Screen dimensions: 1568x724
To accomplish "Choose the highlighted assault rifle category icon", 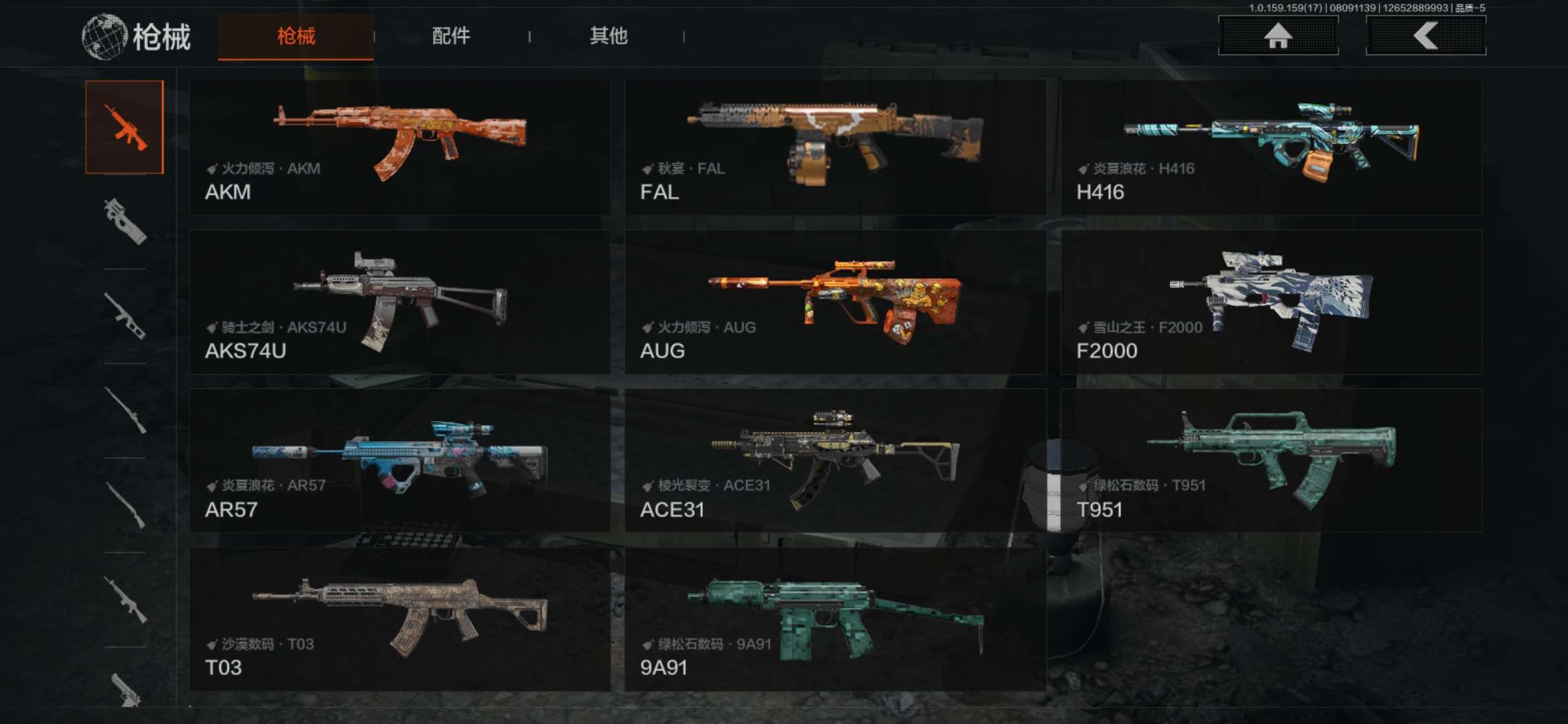I will tap(125, 127).
